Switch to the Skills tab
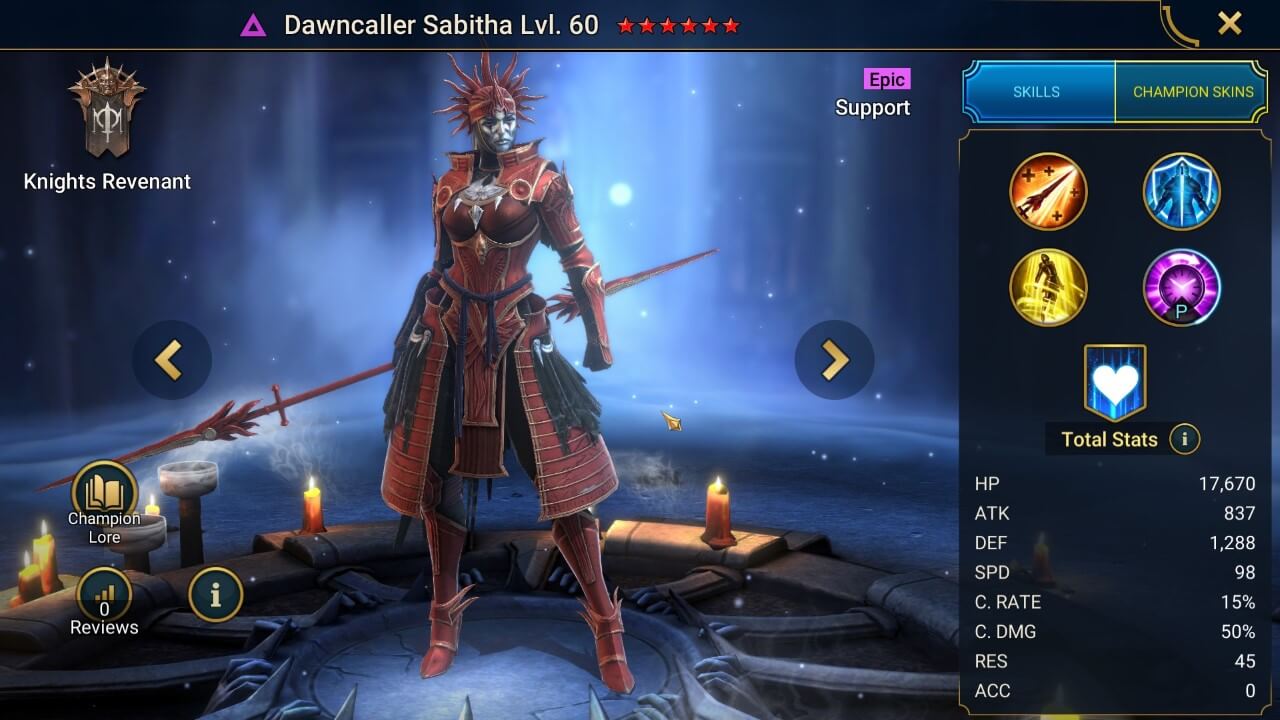The image size is (1280, 720). coord(1037,91)
